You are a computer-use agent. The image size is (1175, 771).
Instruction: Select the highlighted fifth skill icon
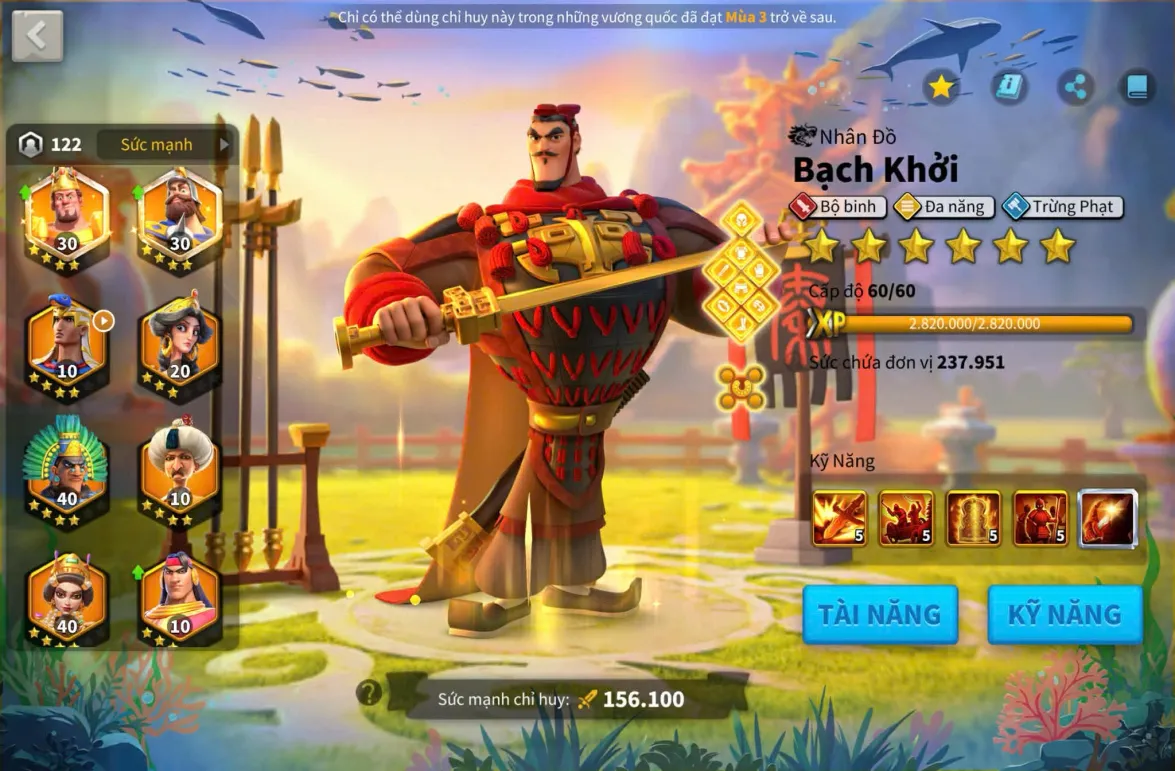click(1108, 518)
